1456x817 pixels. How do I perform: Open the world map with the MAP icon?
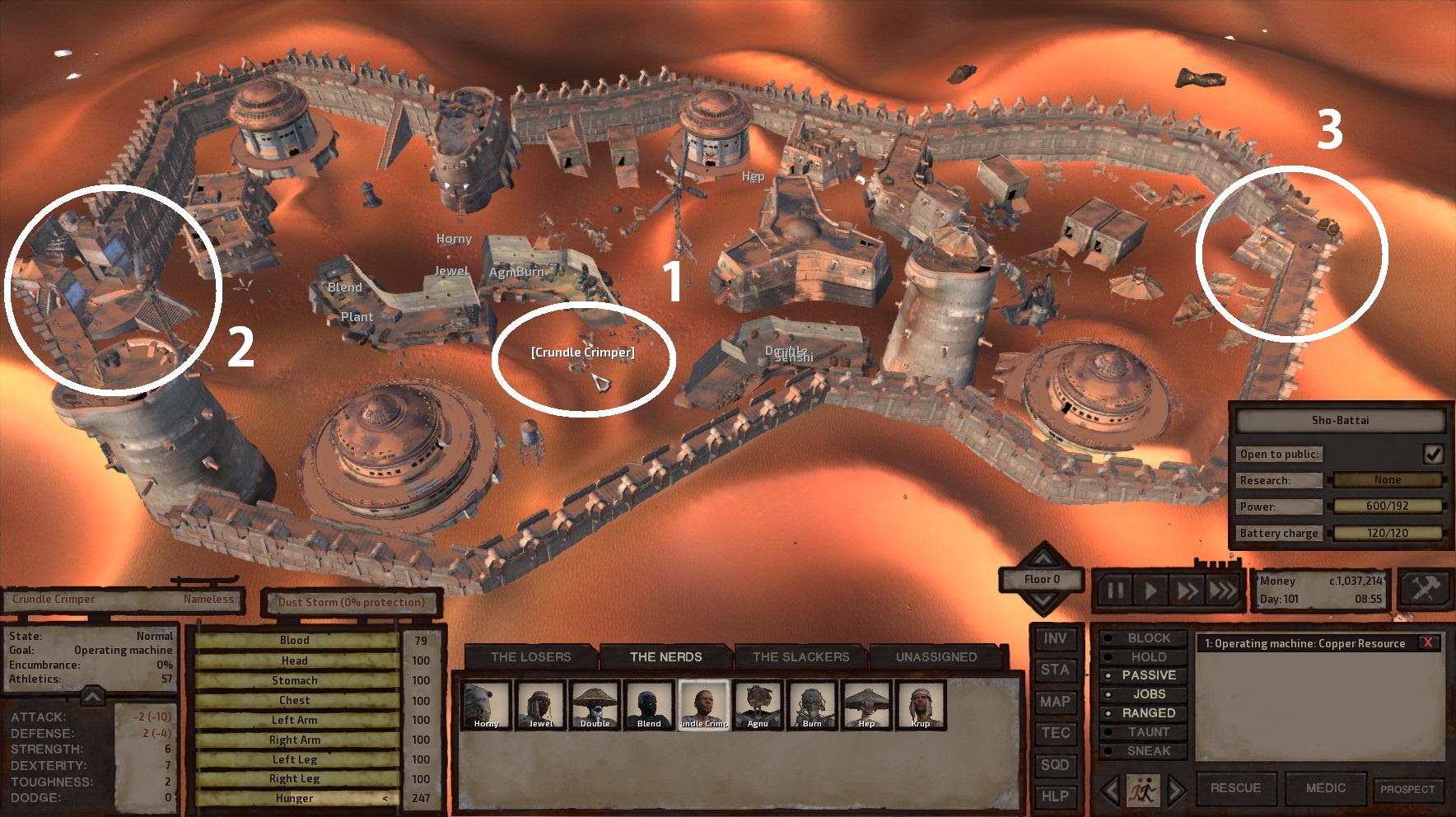(x=1055, y=702)
